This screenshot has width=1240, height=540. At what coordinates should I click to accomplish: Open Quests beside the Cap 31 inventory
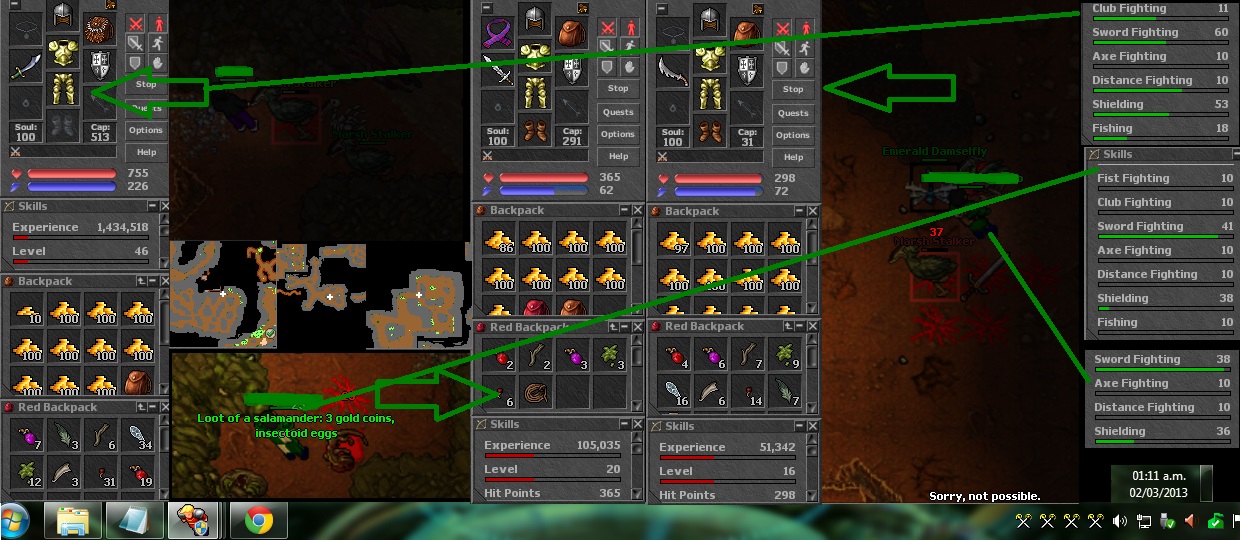793,113
